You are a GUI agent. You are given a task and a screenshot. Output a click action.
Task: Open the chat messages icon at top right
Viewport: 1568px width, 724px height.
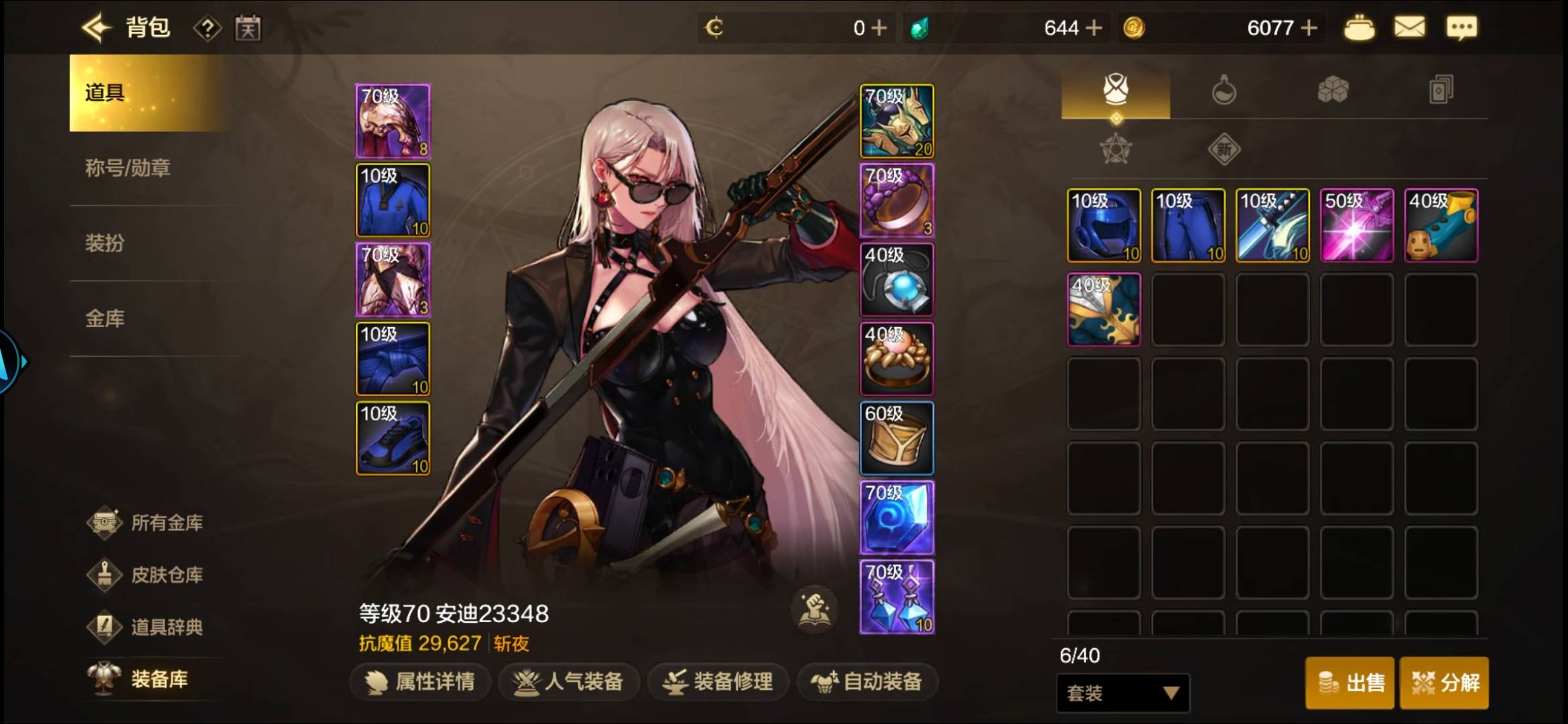(x=1463, y=27)
